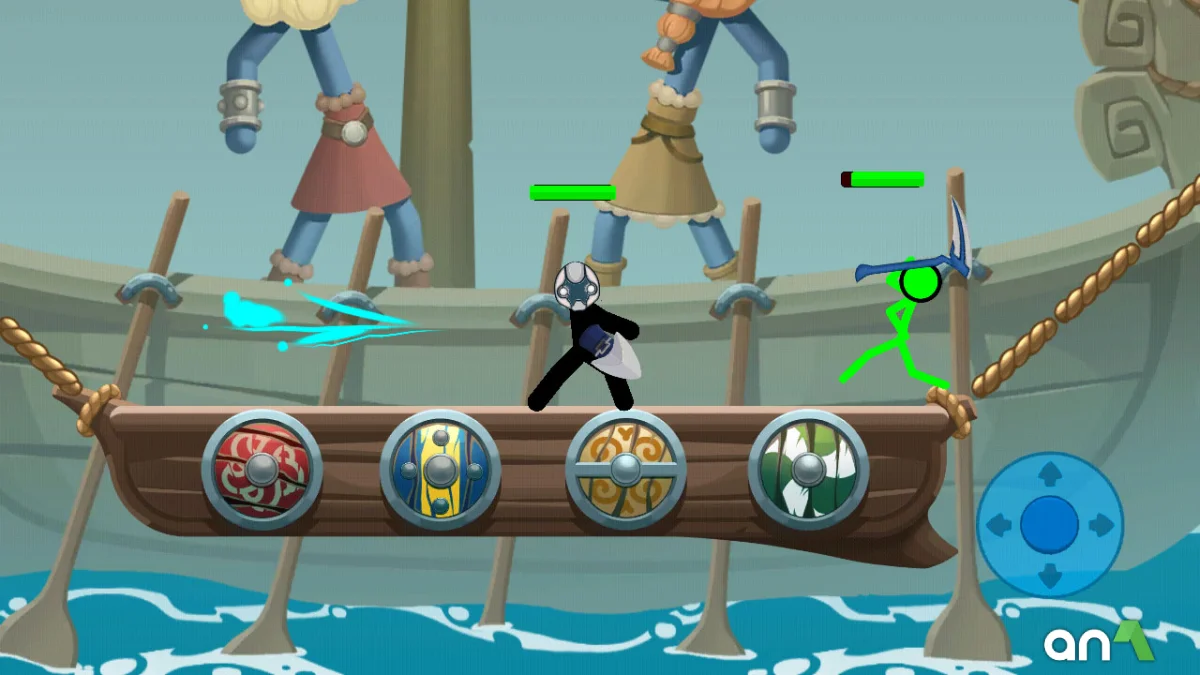The height and width of the screenshot is (675, 1200).
Task: Tap the joystick's left arrow
Action: click(998, 525)
